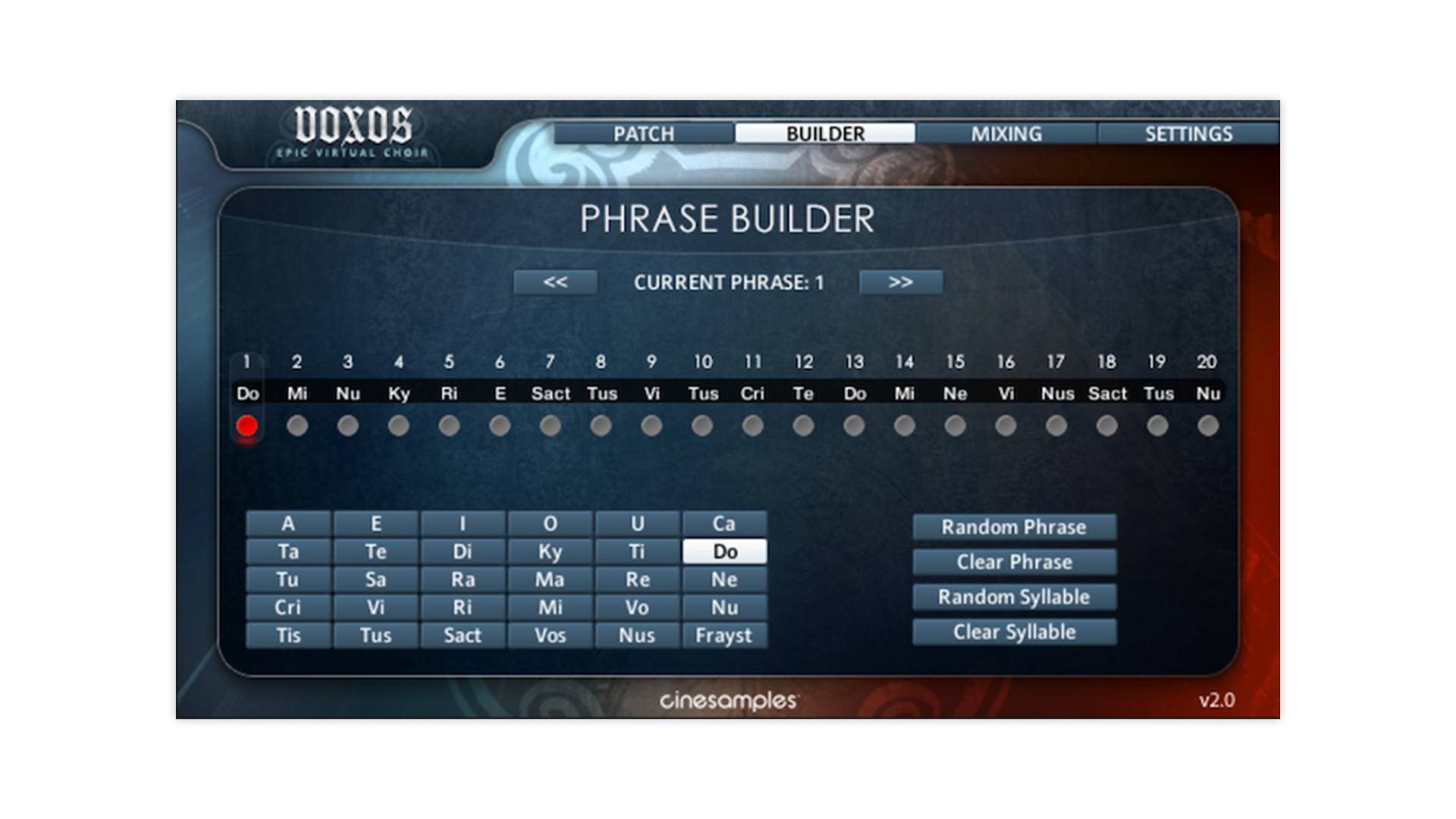This screenshot has height=819, width=1456.
Task: Go to the SETTINGS tab
Action: tap(1188, 134)
